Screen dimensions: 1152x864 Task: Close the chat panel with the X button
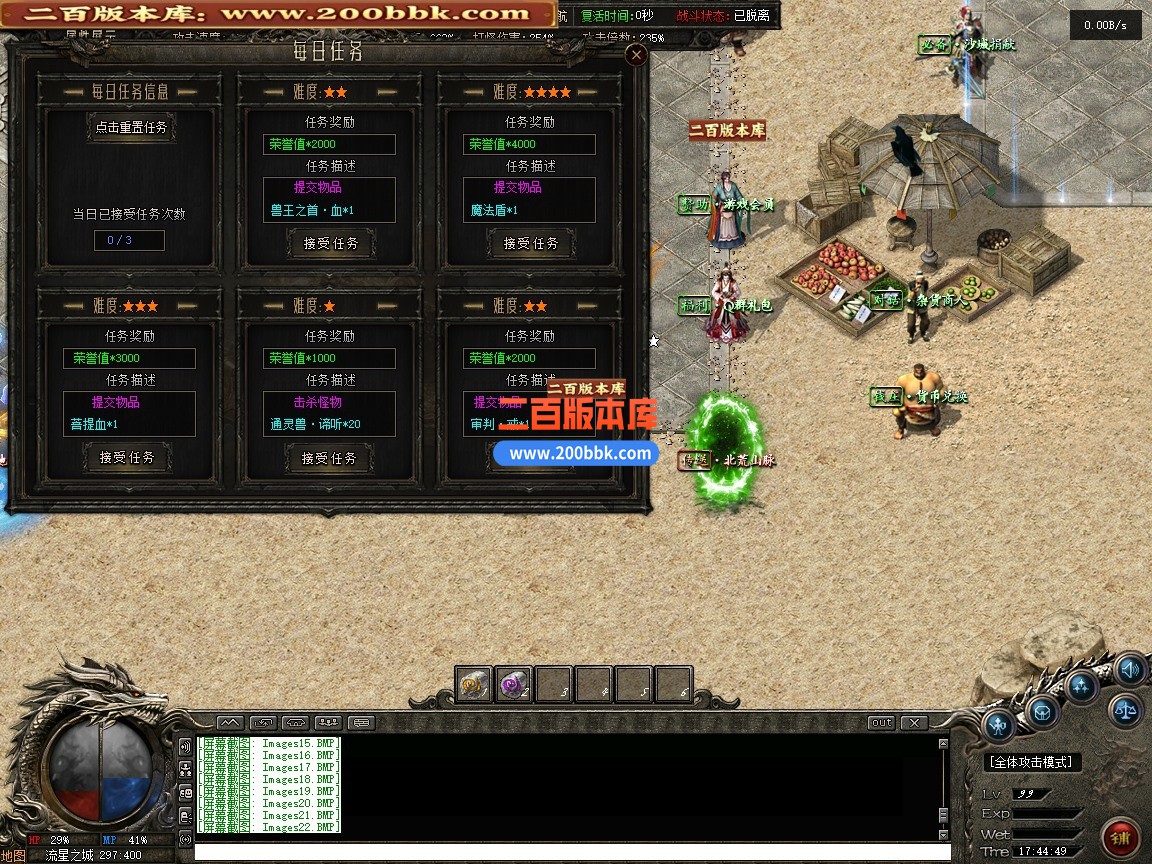coord(913,722)
